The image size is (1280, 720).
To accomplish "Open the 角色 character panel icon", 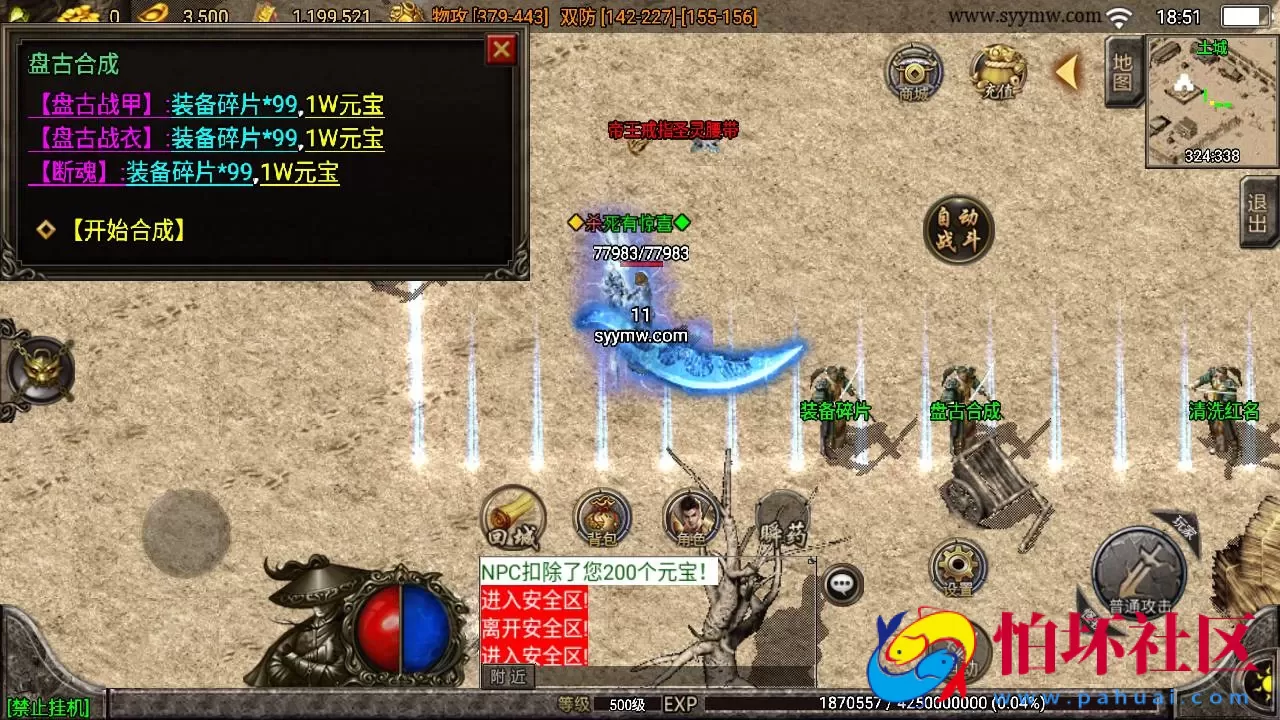I will 688,518.
